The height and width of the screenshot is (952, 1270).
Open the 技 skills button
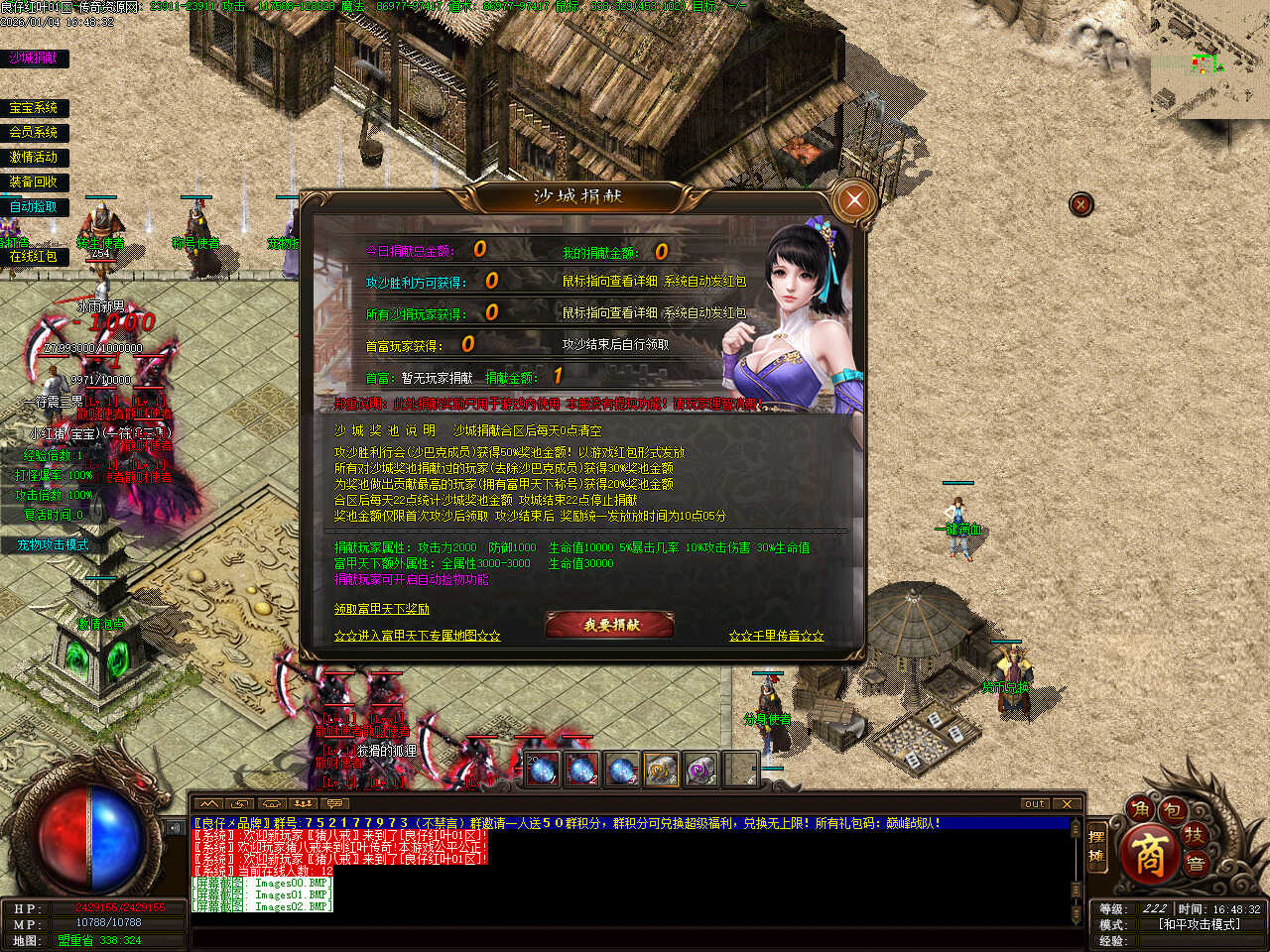pos(1194,836)
